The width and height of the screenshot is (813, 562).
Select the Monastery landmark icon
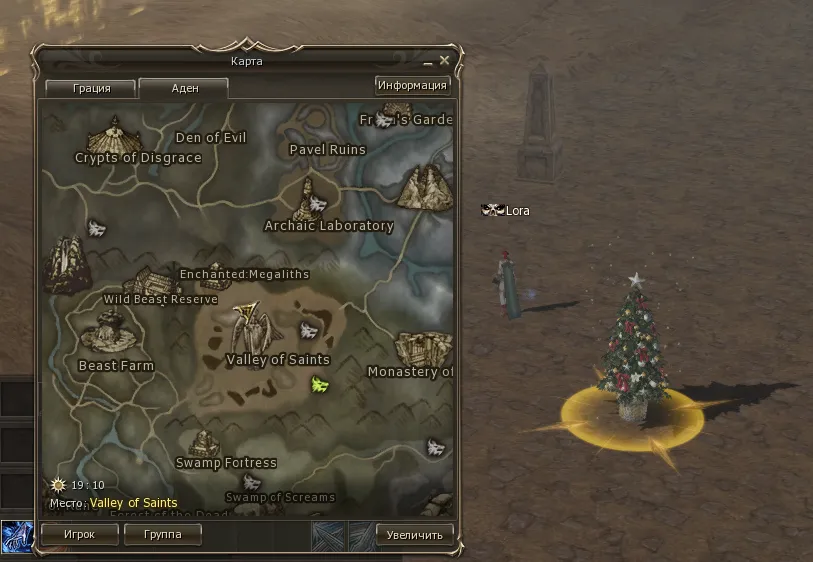pos(422,348)
